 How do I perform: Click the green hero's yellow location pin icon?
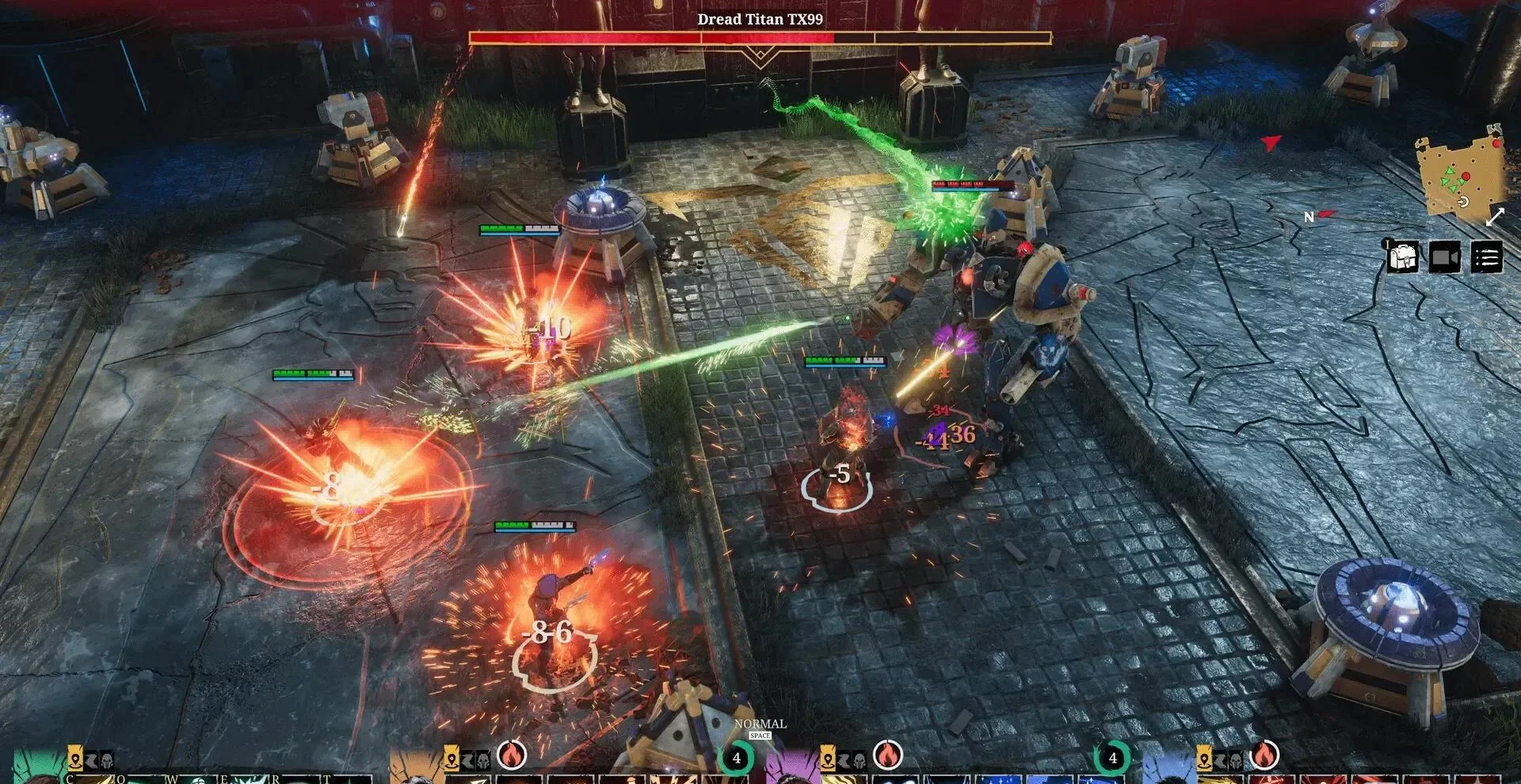75,760
